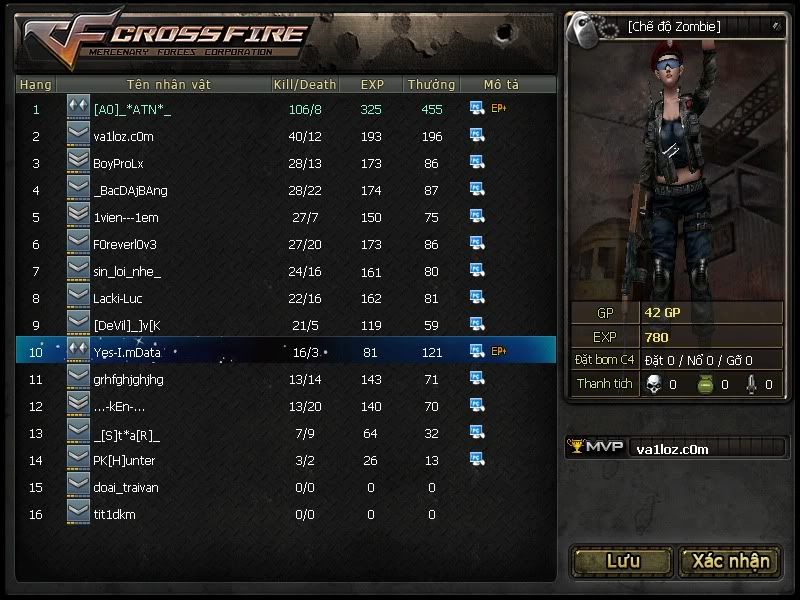
Task: Click the Lưu save button
Action: tap(622, 561)
